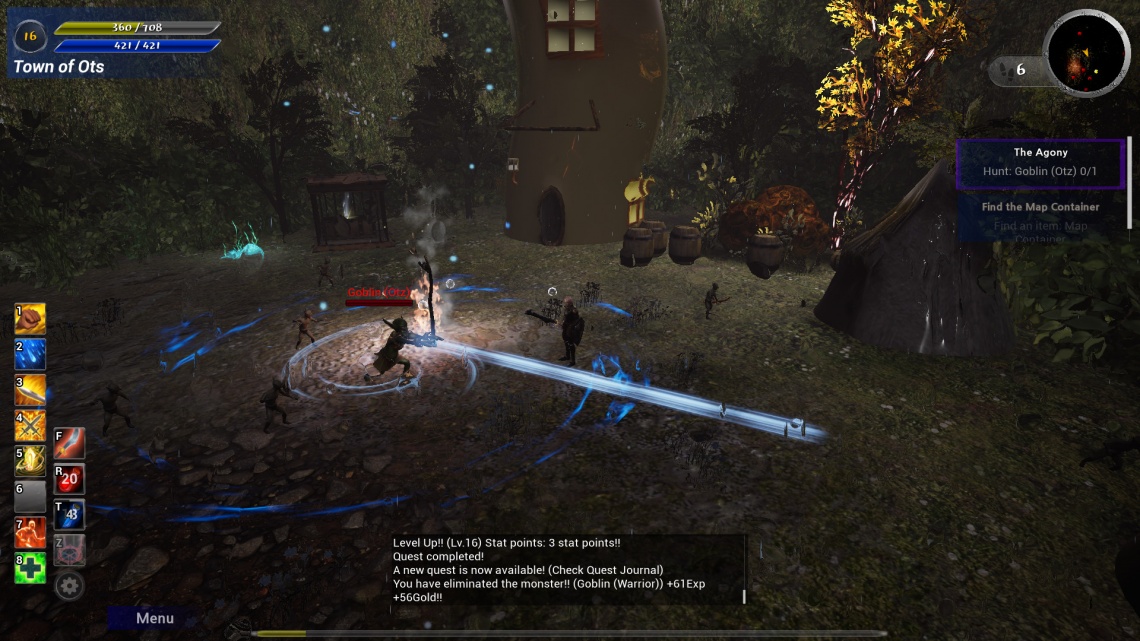Open the Menu button
This screenshot has width=1140, height=641.
pos(154,618)
